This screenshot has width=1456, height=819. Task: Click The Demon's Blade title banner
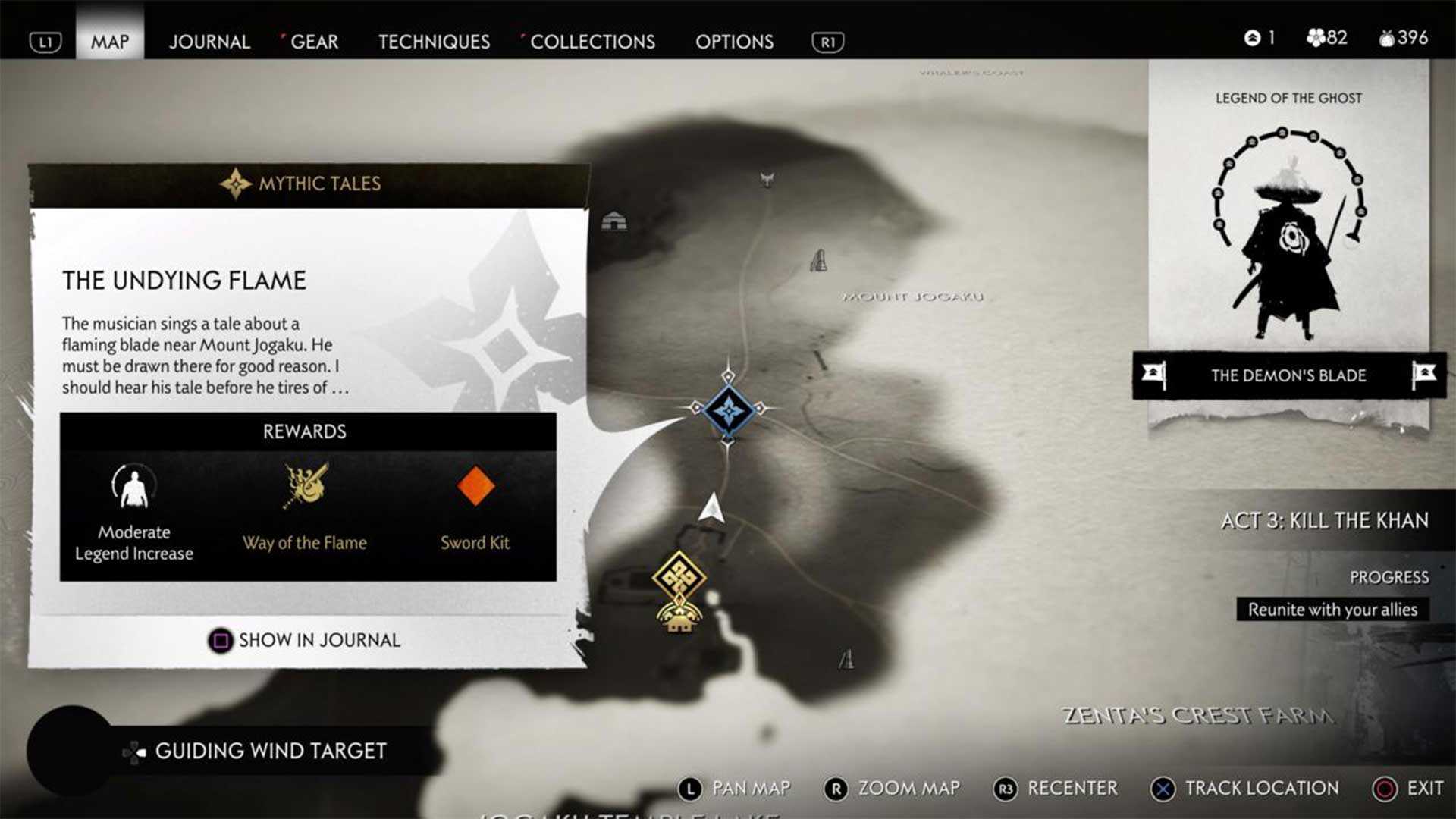(x=1288, y=375)
